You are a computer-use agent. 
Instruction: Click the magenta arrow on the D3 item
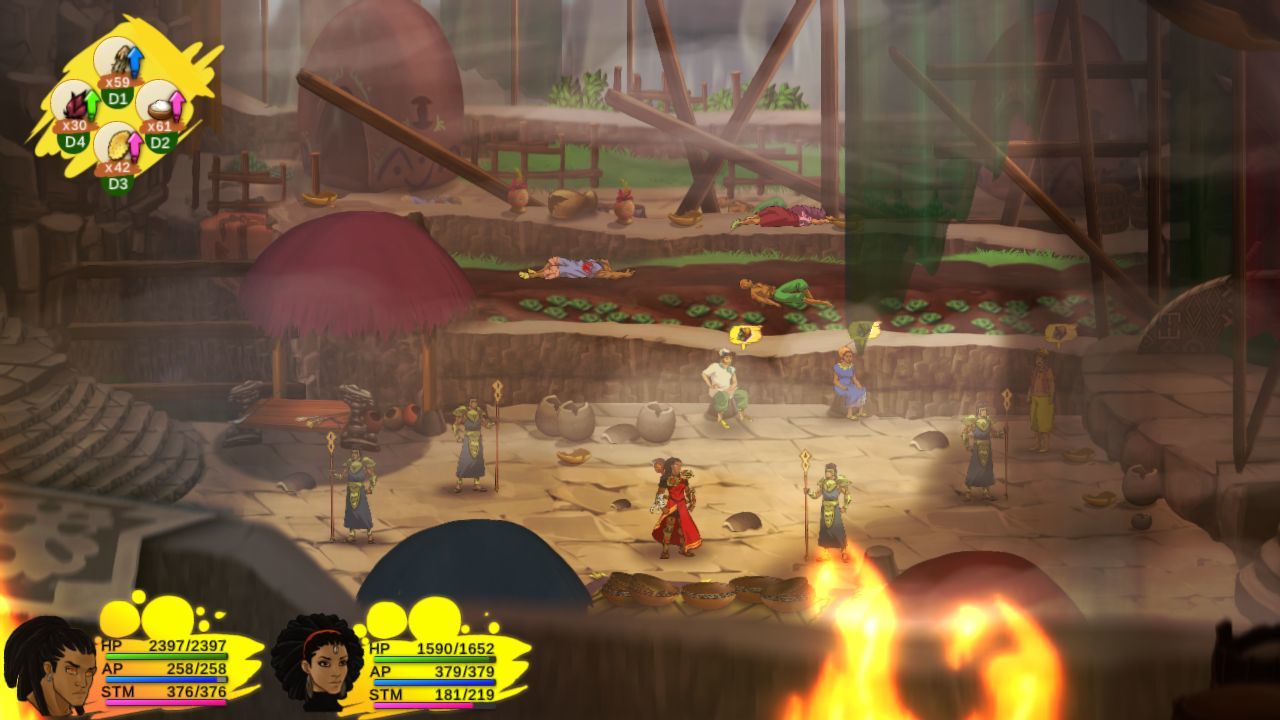[x=135, y=147]
